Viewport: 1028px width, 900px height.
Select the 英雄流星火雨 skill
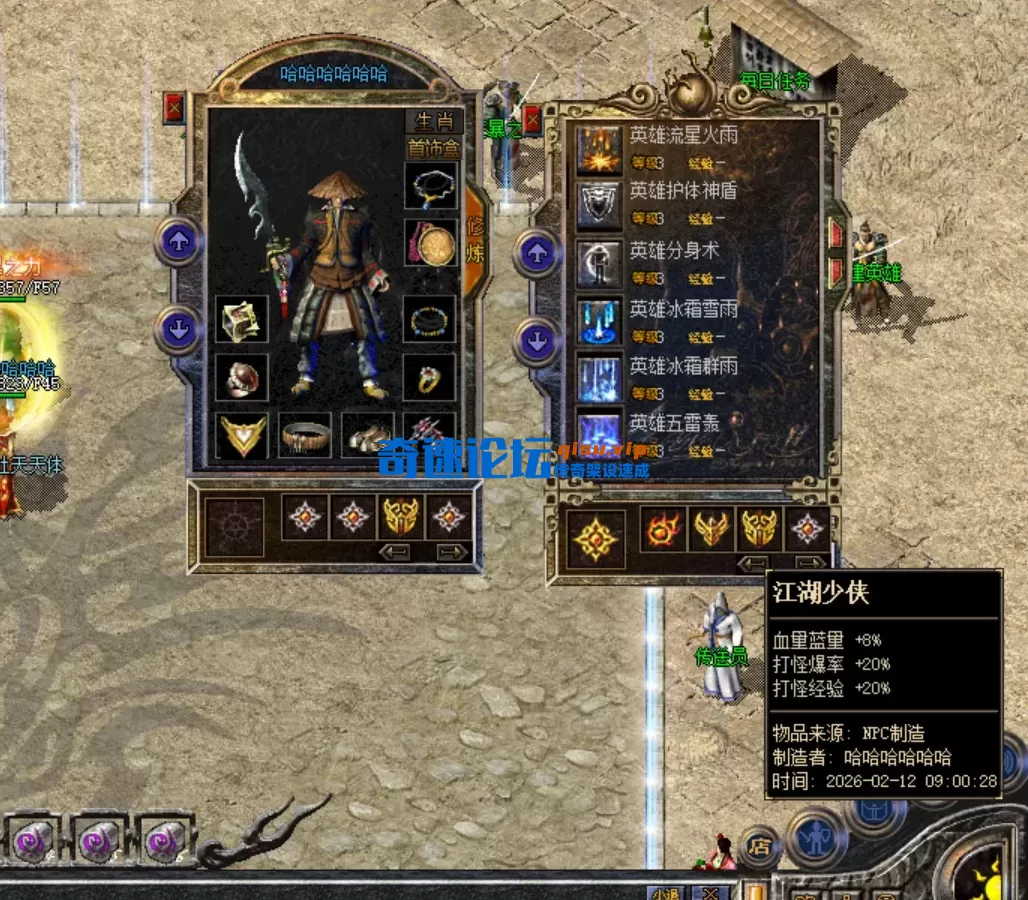point(601,148)
